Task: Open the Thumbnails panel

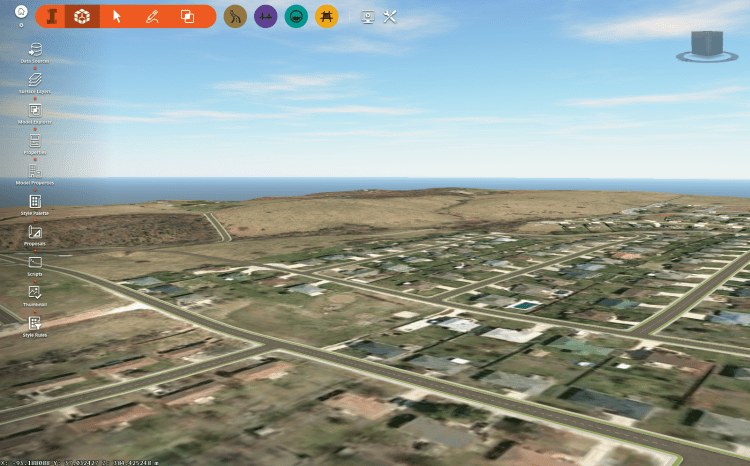Action: click(35, 293)
